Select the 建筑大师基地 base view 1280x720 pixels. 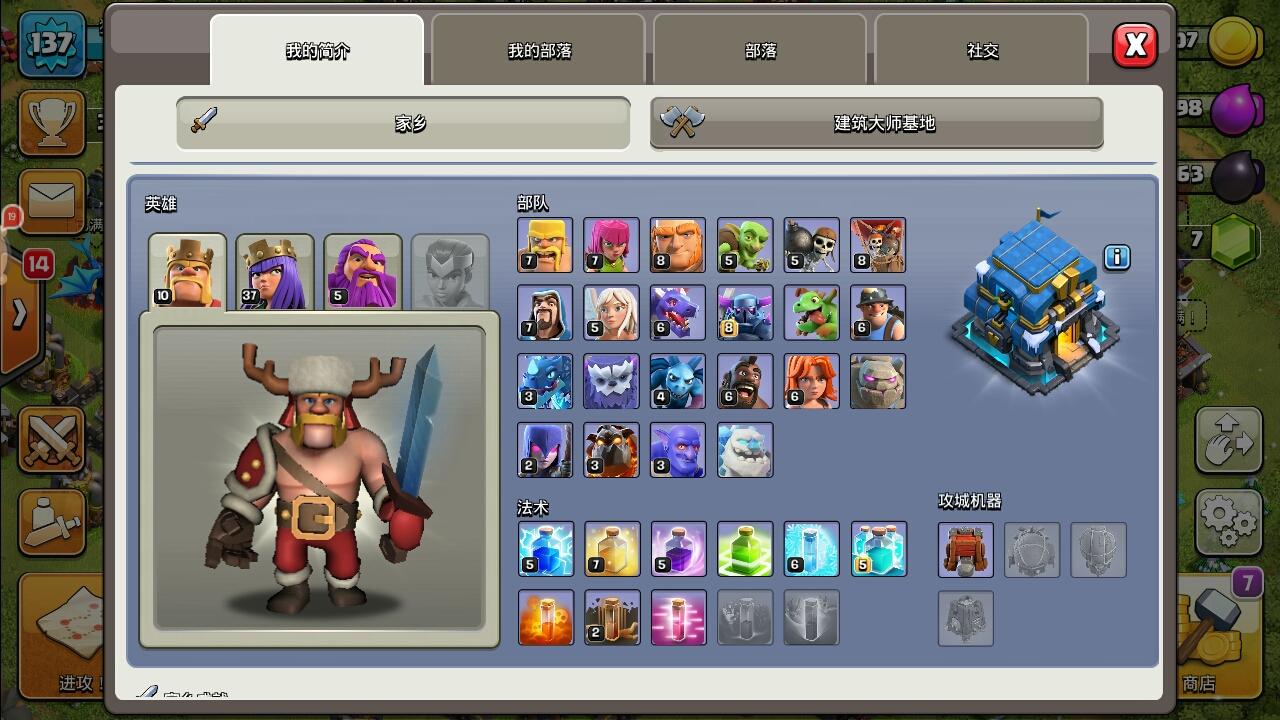(875, 122)
